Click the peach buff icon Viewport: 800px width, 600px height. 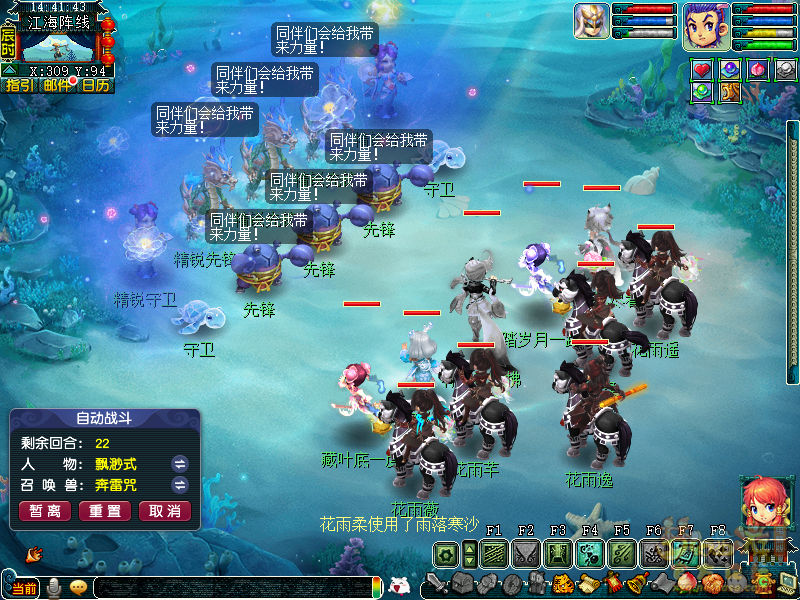click(758, 70)
